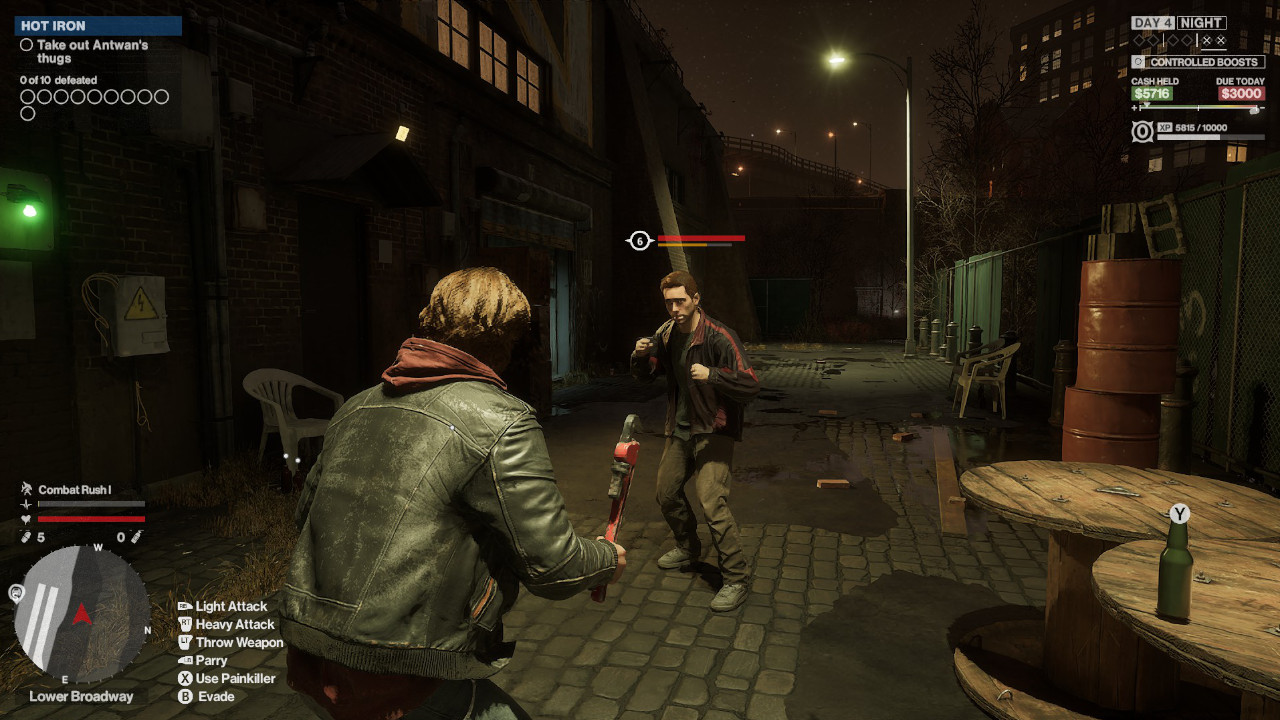Select the Take out Antwan's thugs objective
The image size is (1280, 720).
click(83, 52)
